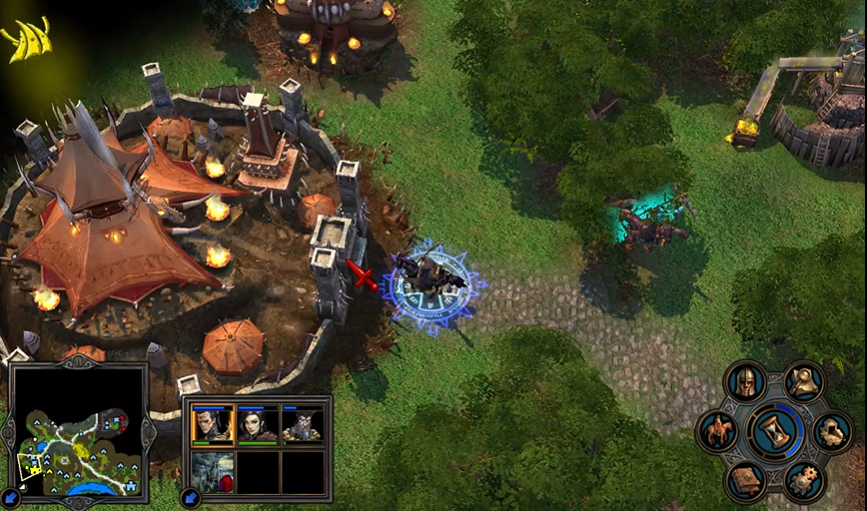Open the hero screen via helmet icon

(745, 381)
